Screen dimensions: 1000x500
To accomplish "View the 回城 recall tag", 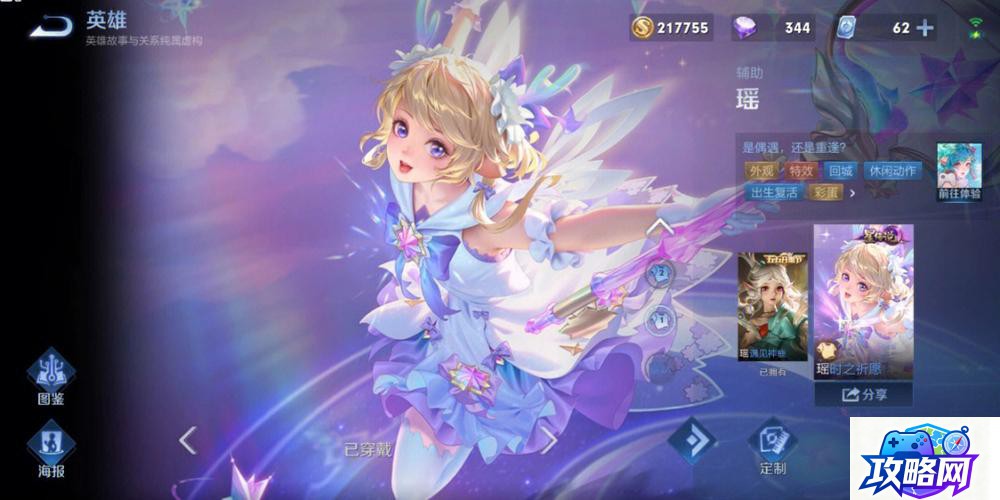I will tap(841, 171).
